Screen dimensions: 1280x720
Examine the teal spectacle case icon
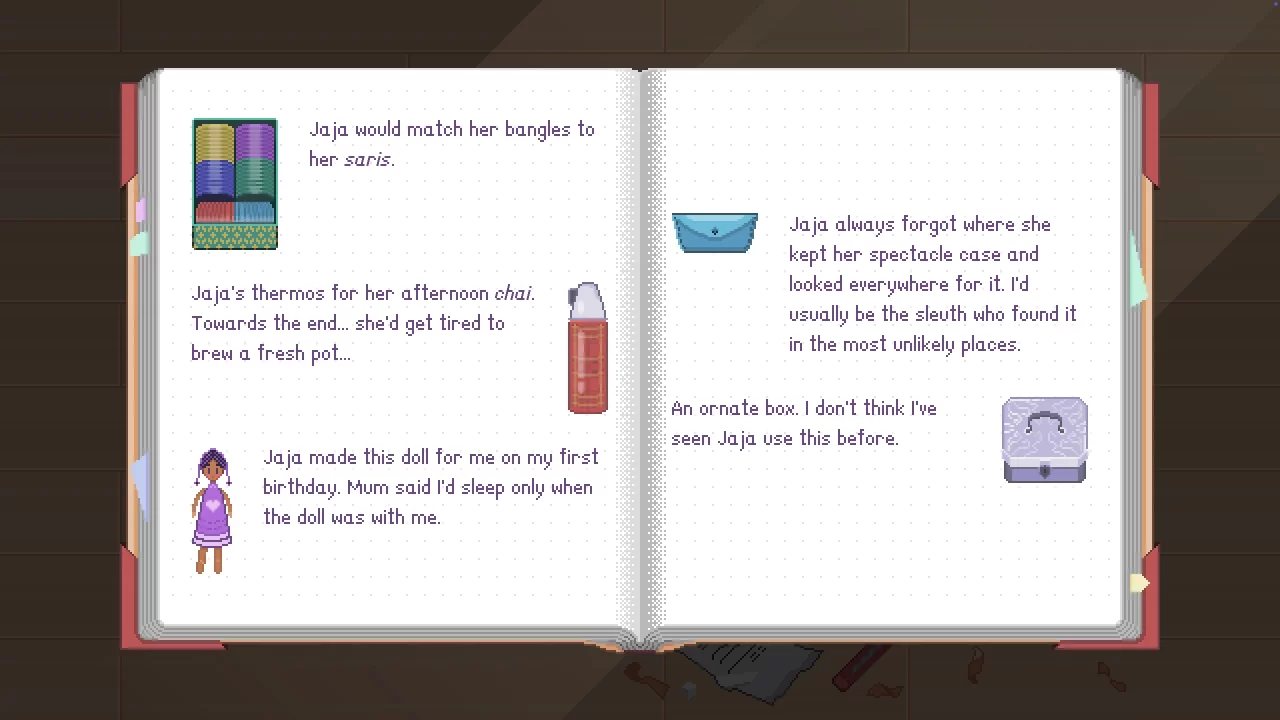pos(714,232)
